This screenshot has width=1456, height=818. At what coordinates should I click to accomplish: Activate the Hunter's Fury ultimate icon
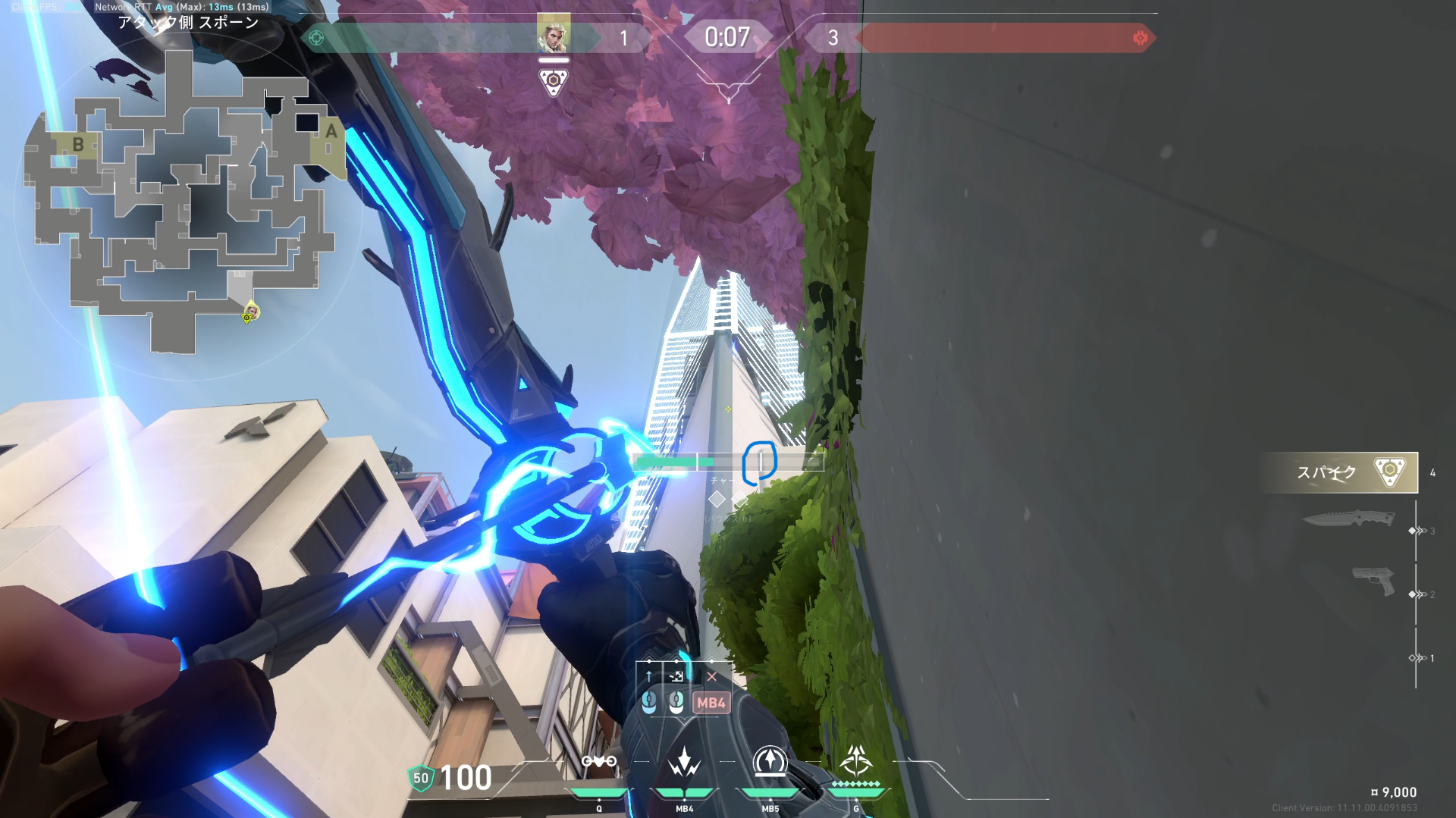[x=856, y=760]
